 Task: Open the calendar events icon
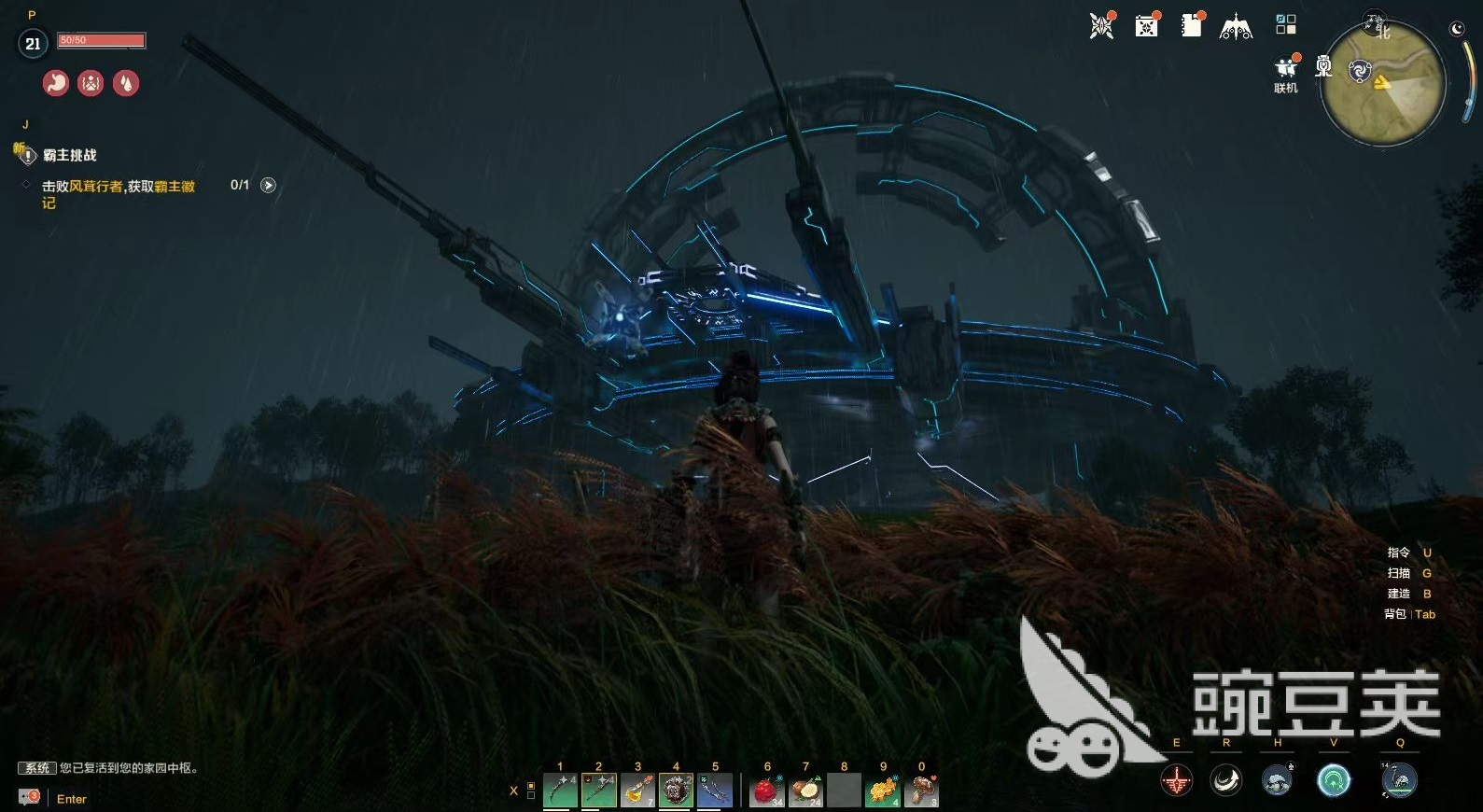1146,25
